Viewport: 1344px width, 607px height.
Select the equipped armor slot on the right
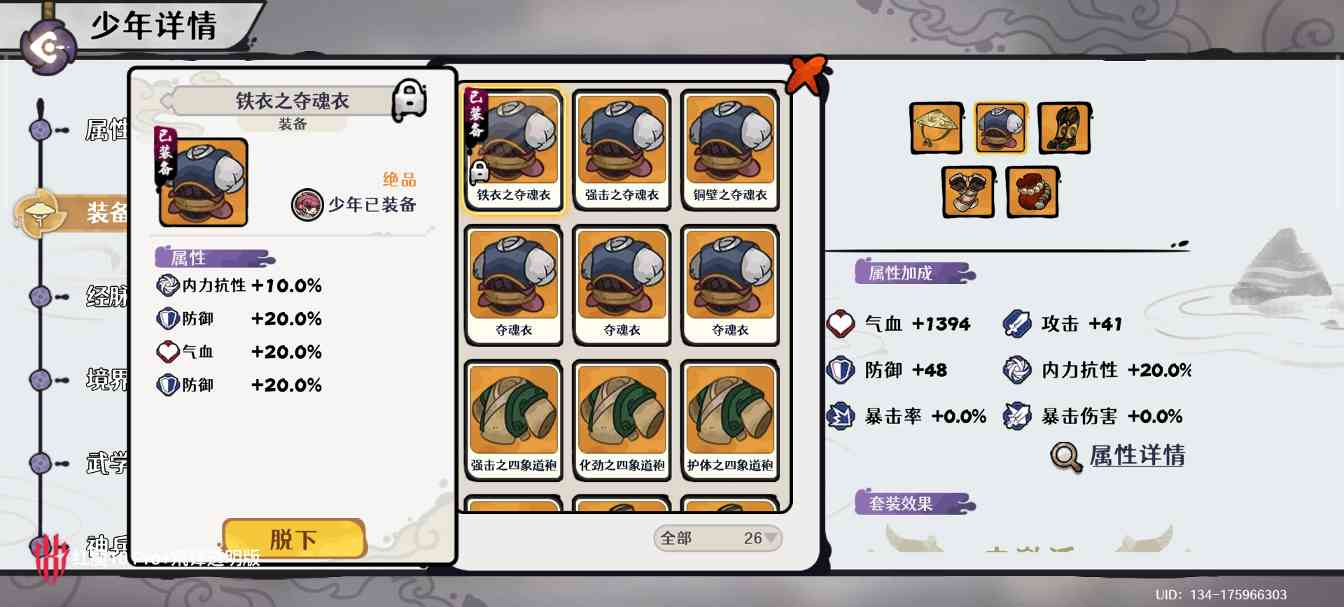tap(1000, 128)
